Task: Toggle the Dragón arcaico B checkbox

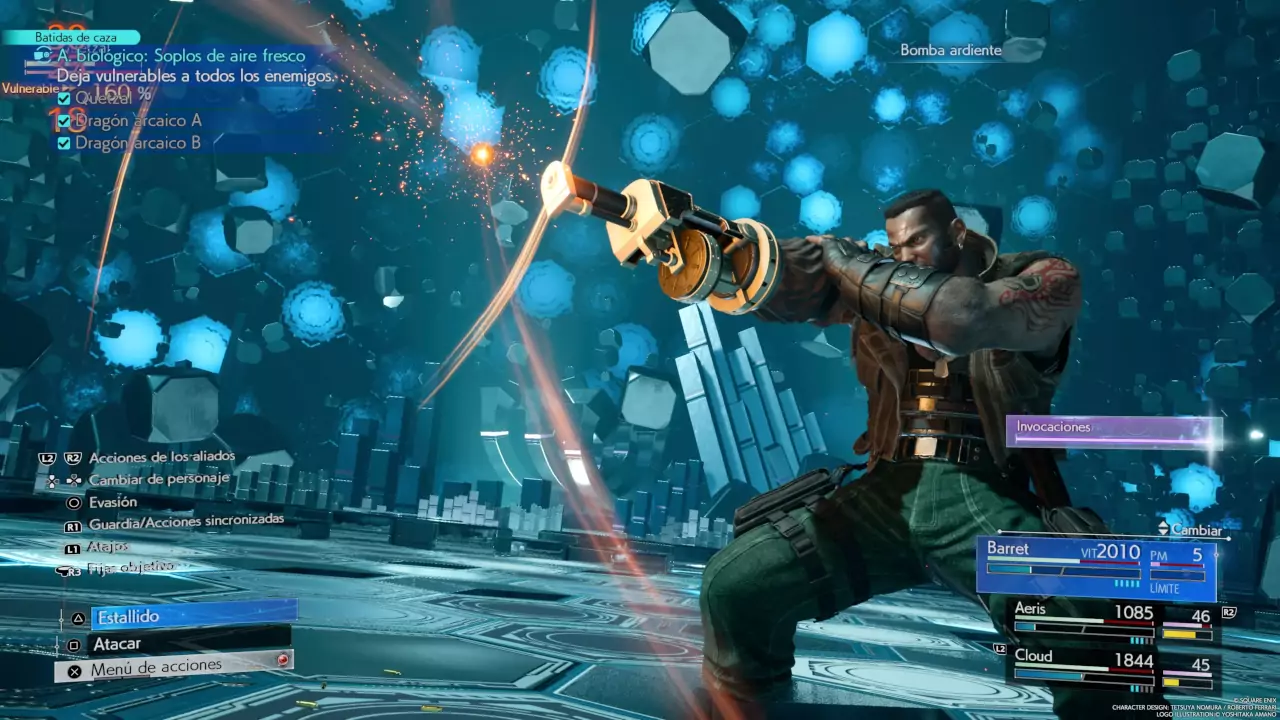Action: click(64, 143)
